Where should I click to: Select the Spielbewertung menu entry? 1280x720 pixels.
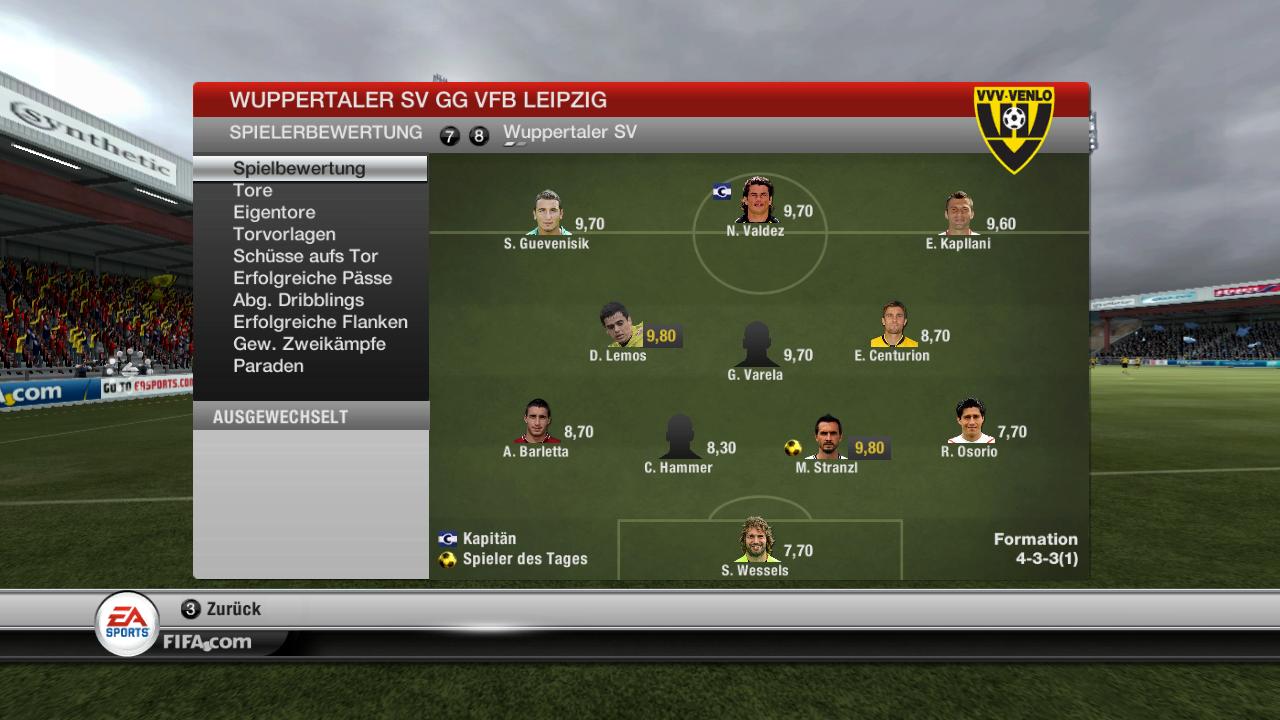[299, 168]
